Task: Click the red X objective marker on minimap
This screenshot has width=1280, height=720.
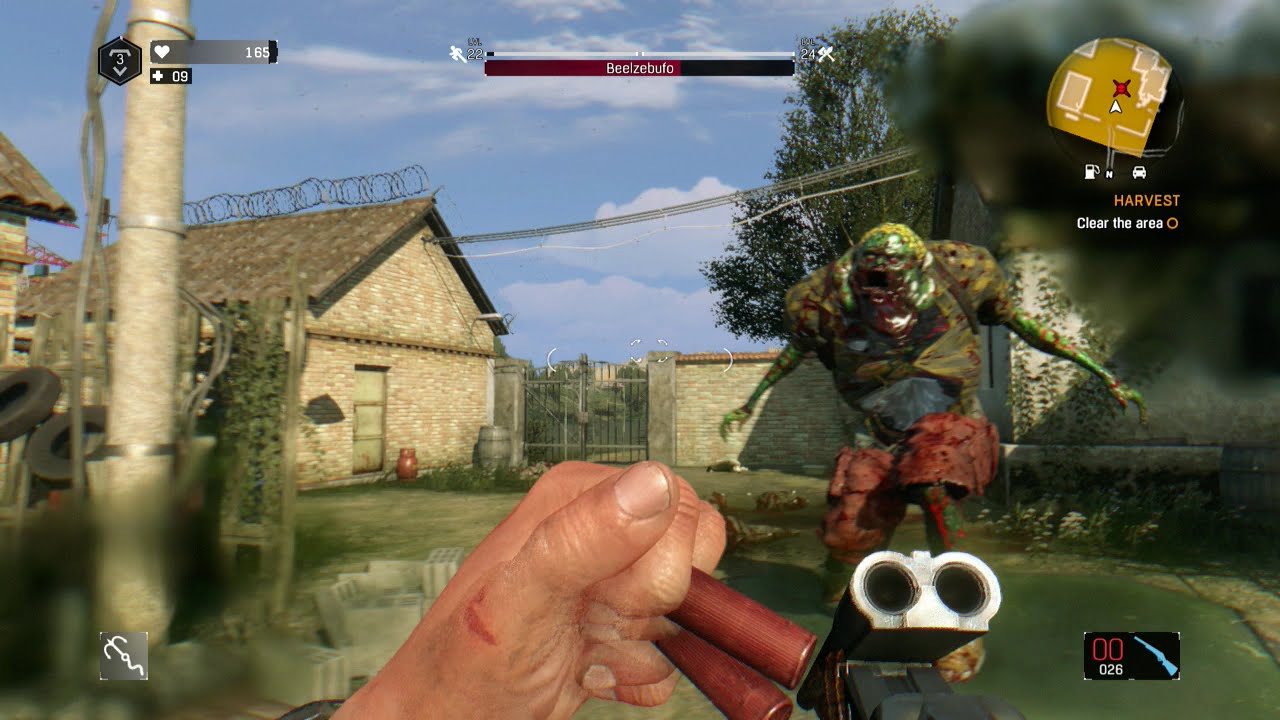Action: pyautogui.click(x=1121, y=88)
